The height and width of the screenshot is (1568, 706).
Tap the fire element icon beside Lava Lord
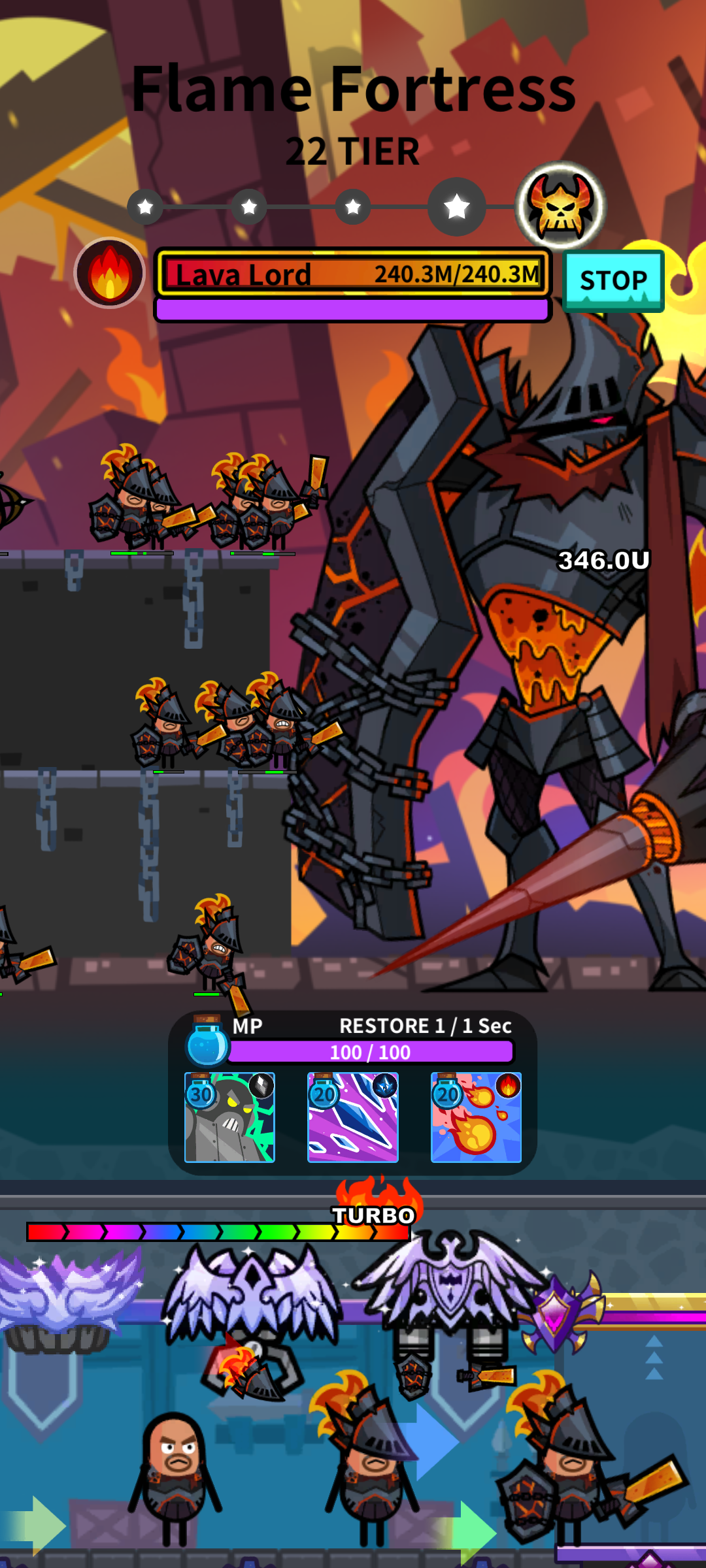[x=110, y=273]
